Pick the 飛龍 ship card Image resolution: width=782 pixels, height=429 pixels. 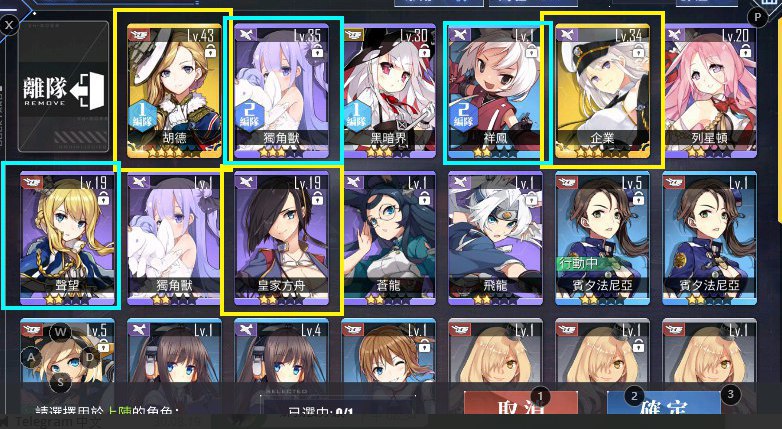click(x=495, y=236)
